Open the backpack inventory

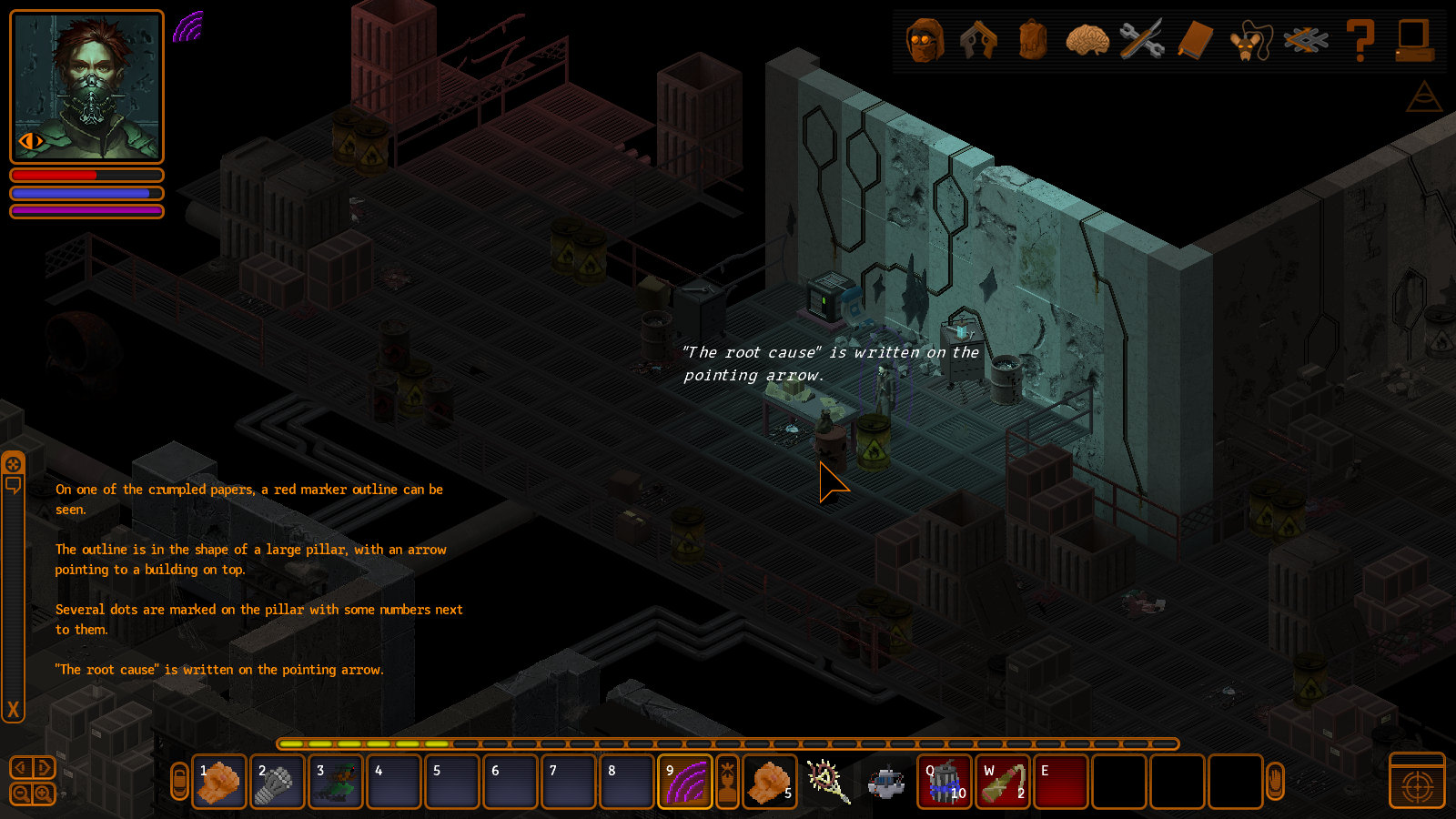pyautogui.click(x=1033, y=41)
